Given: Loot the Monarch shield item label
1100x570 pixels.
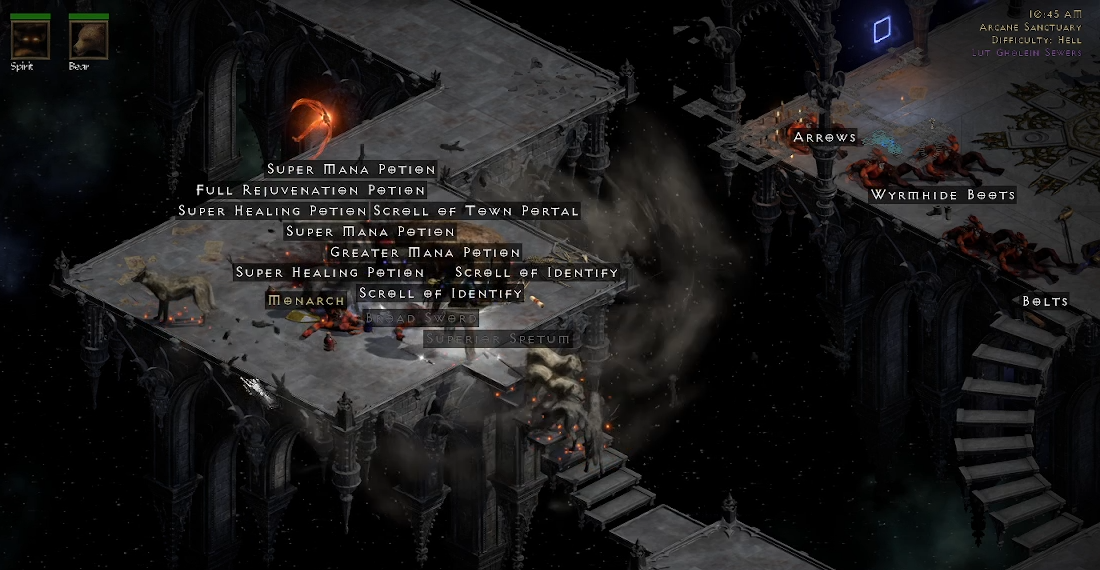Looking at the screenshot, I should (x=307, y=300).
